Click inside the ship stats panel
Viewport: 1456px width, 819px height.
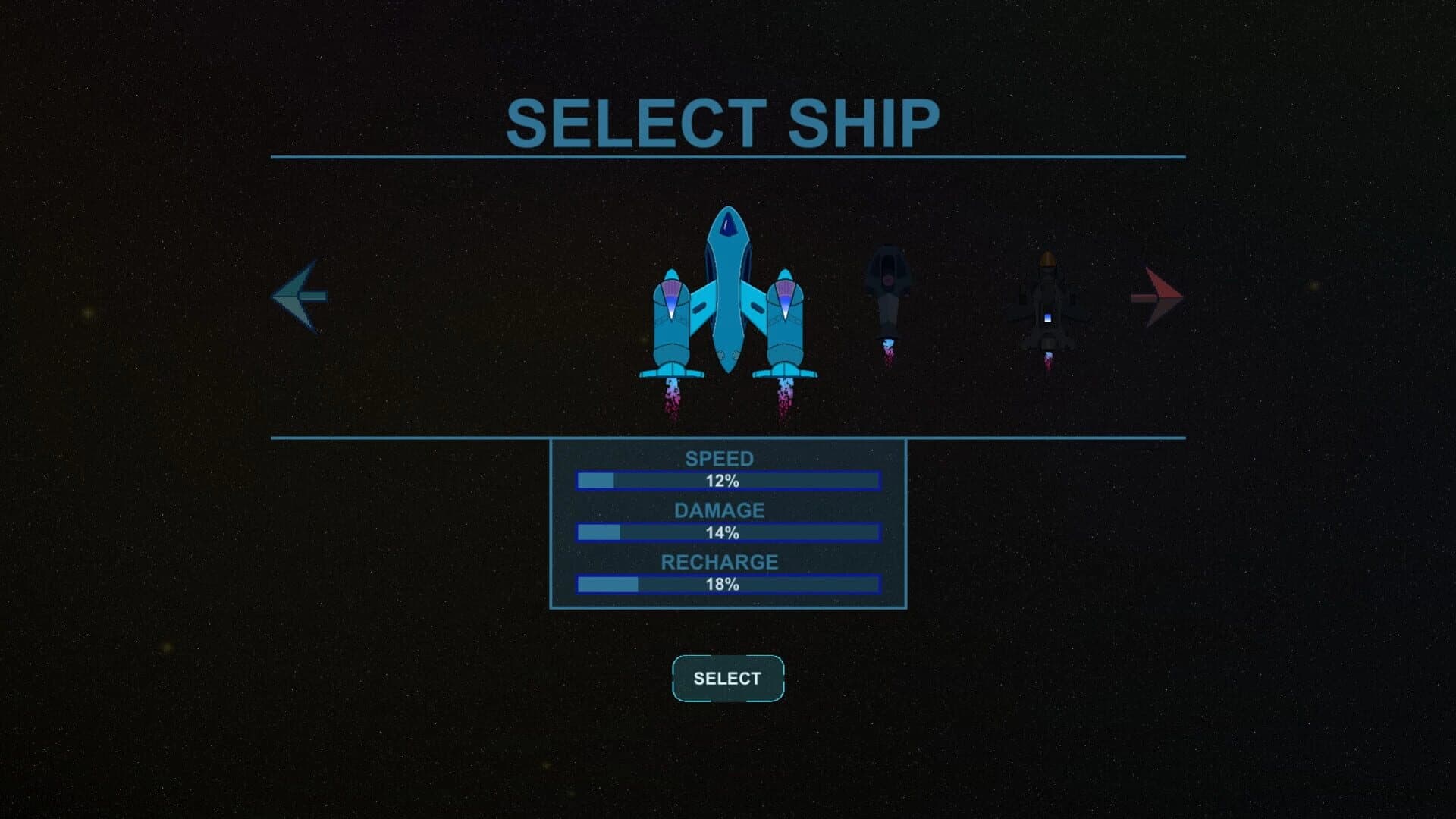click(728, 523)
